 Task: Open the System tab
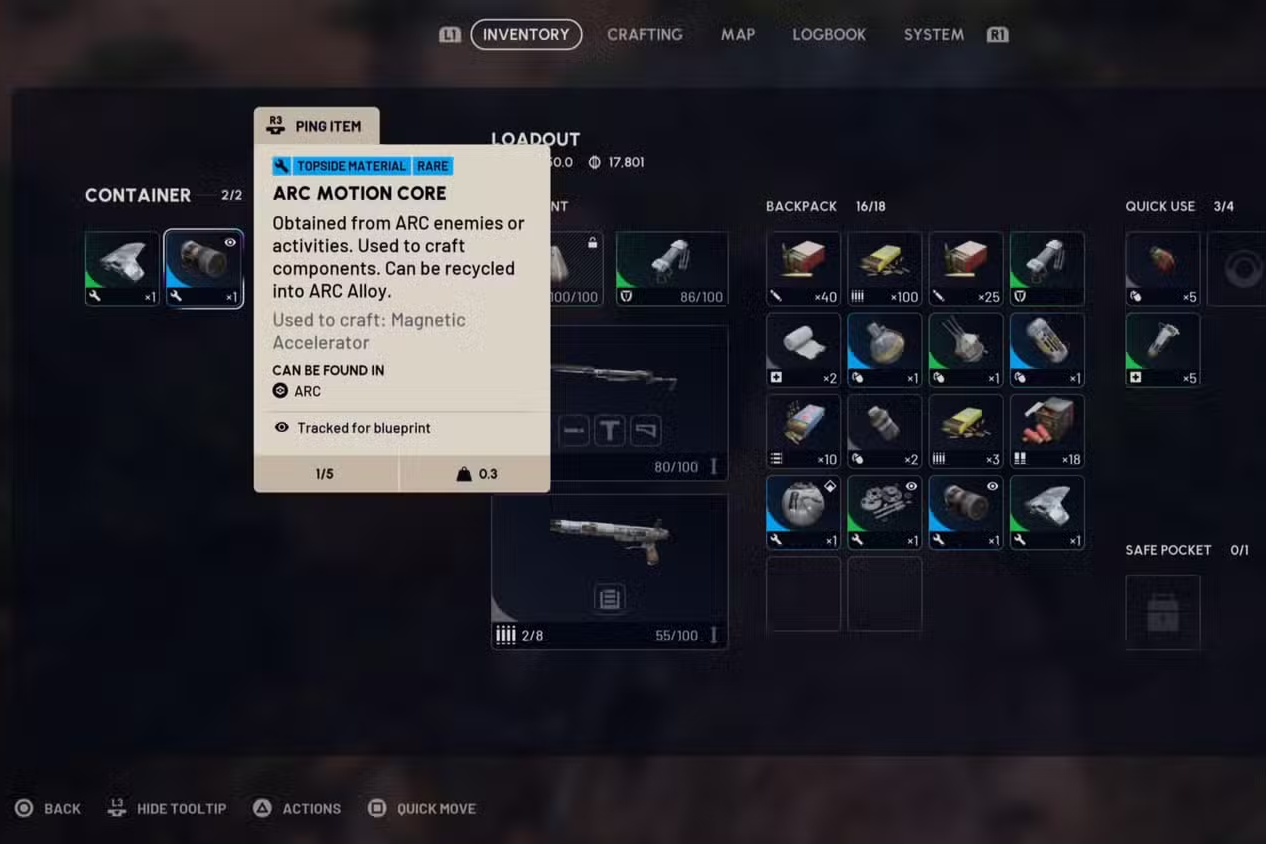point(933,34)
